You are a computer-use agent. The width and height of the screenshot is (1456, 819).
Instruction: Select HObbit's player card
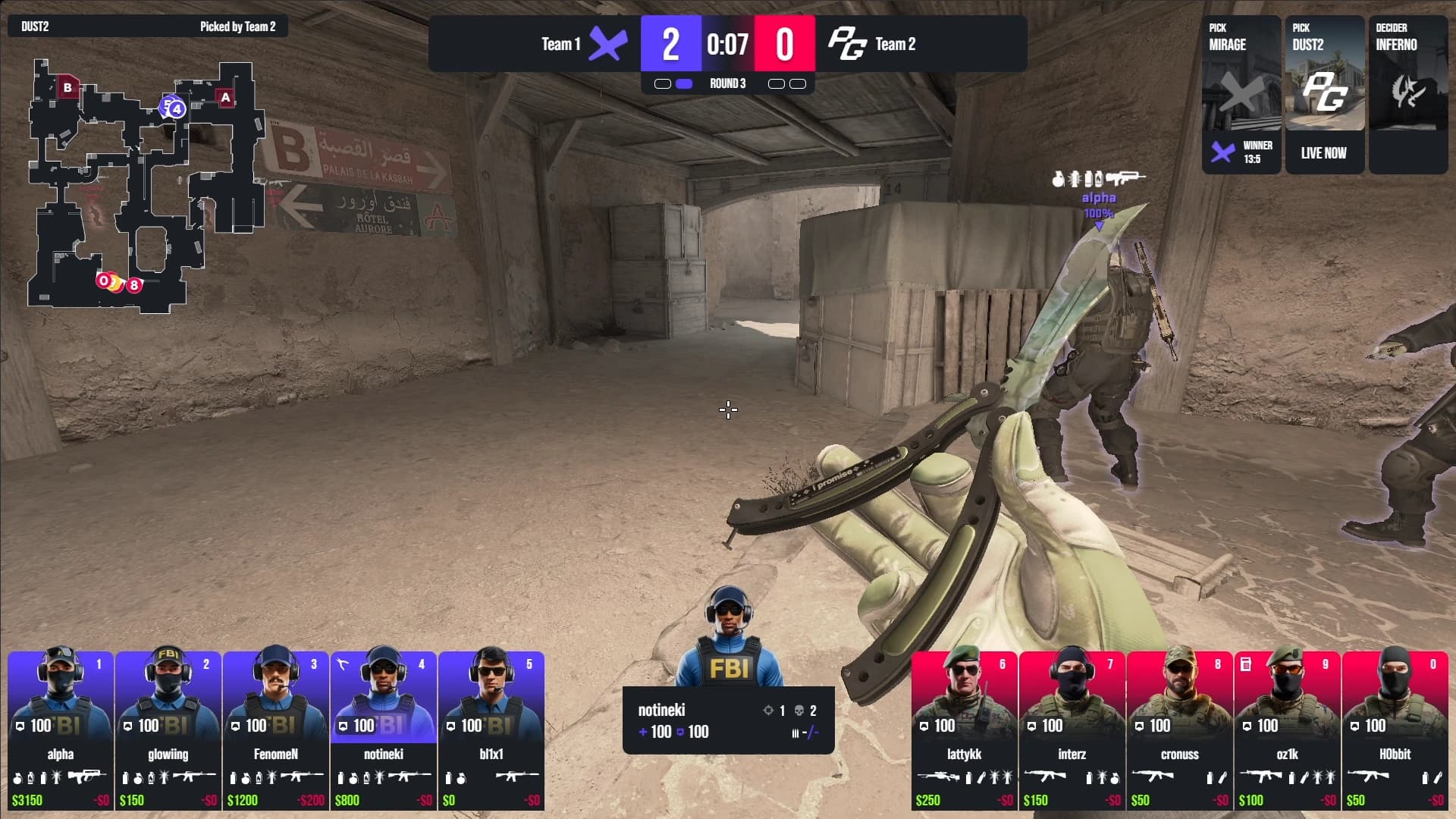1395,730
